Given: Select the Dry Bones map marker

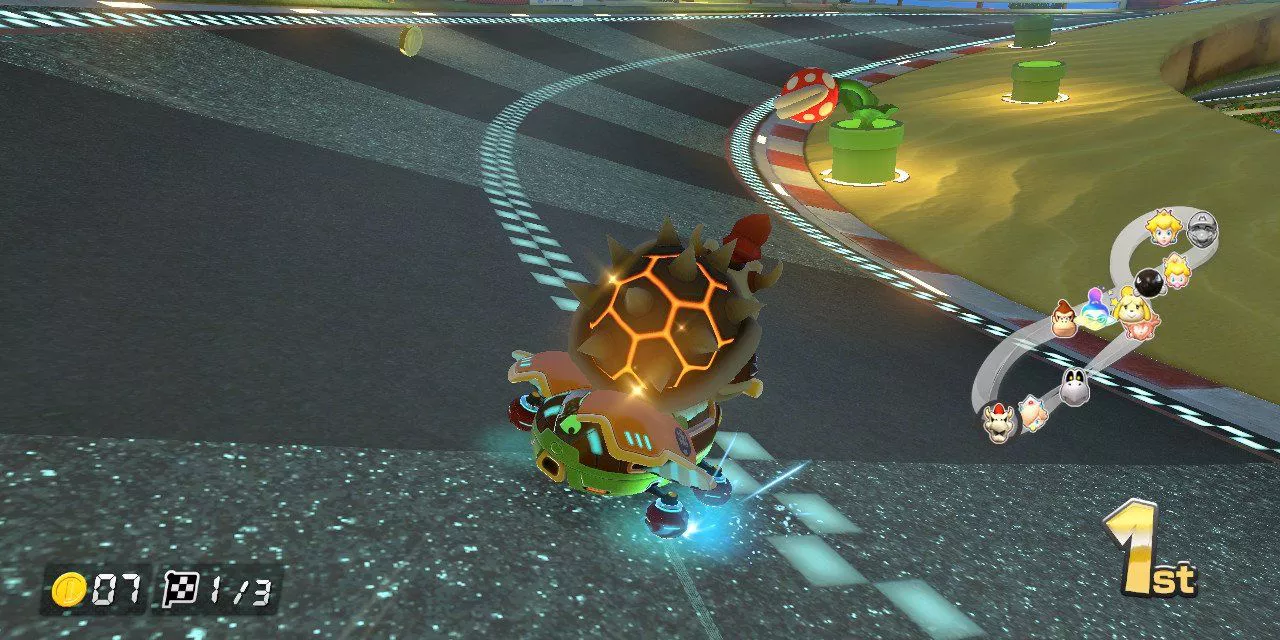Looking at the screenshot, I should [1075, 385].
